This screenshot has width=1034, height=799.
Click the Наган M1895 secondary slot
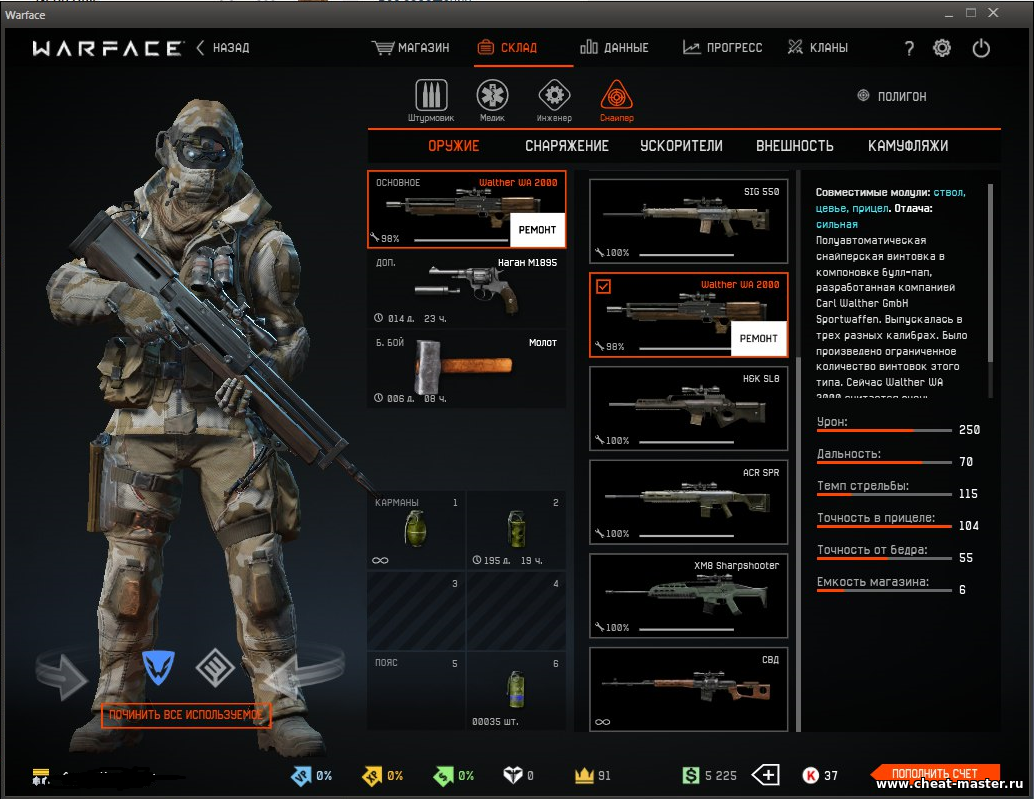(466, 290)
